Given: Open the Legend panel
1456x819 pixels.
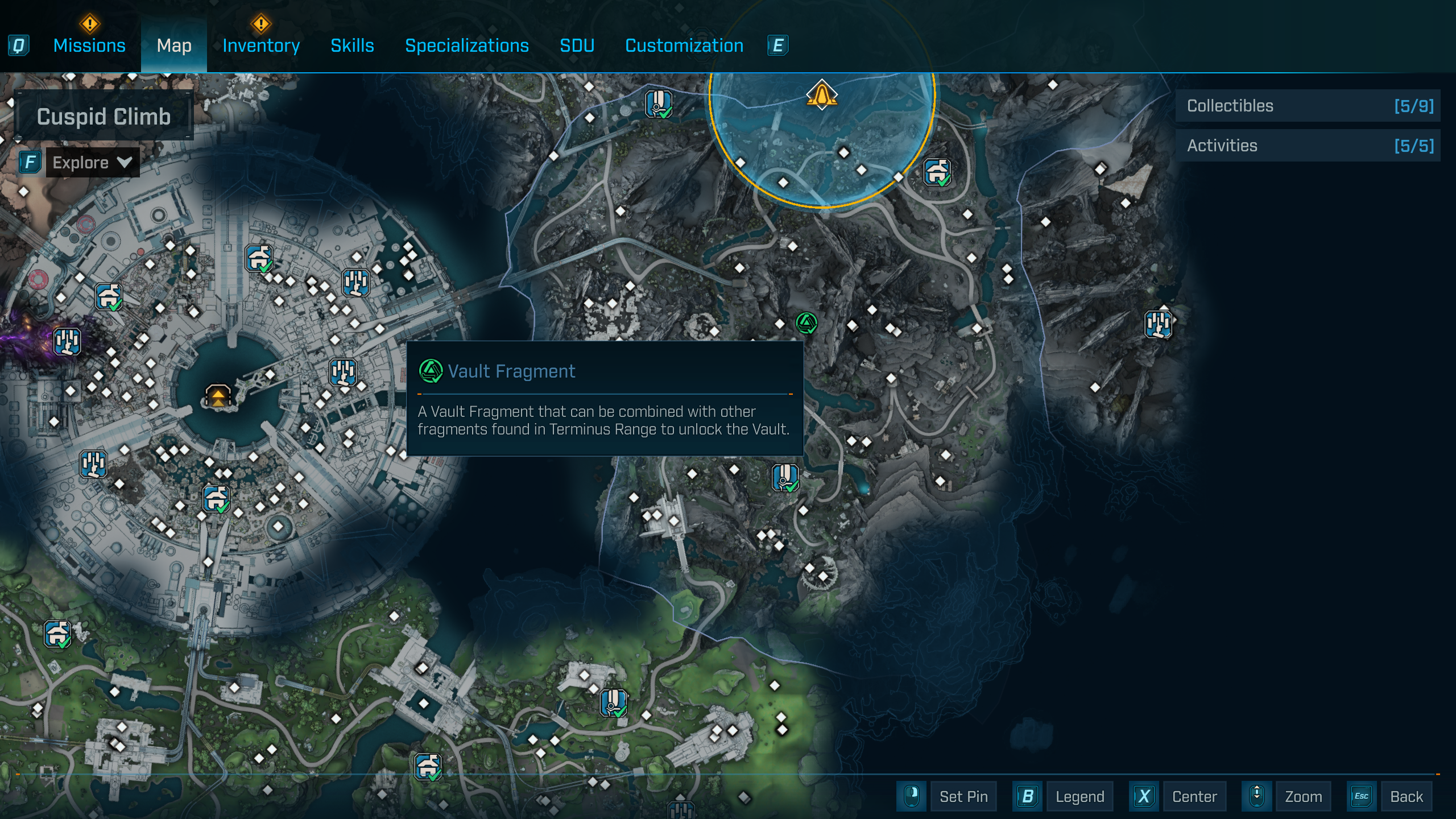Looking at the screenshot, I should tap(1079, 796).
